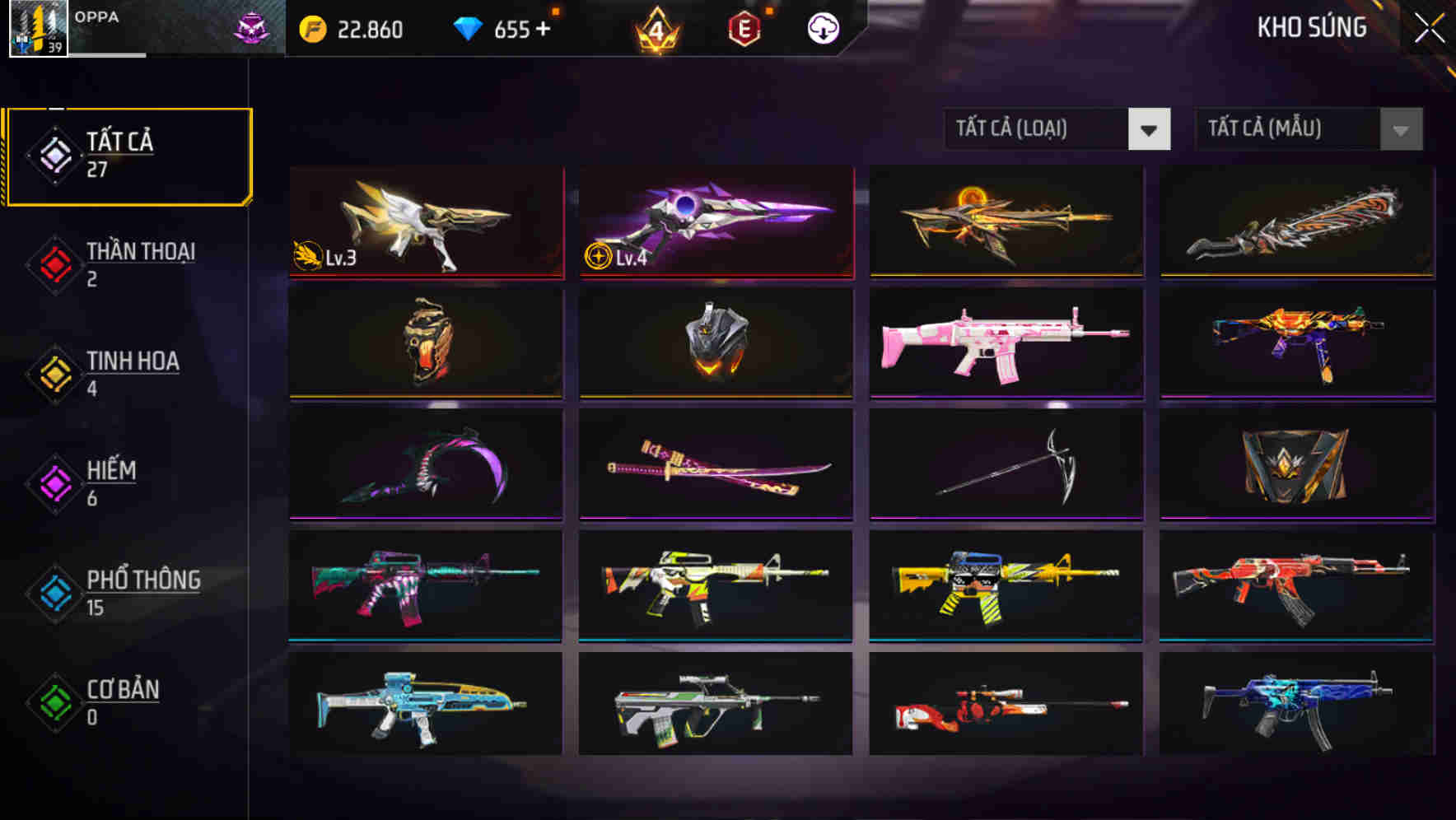Select the pink SCAR rifle thumbnail

tap(1006, 344)
